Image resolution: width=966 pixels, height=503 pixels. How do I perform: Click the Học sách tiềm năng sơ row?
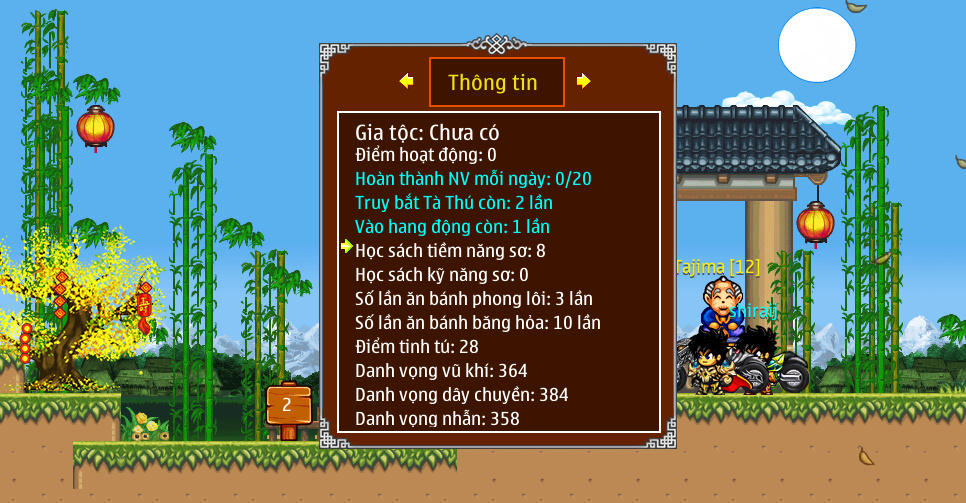[450, 251]
